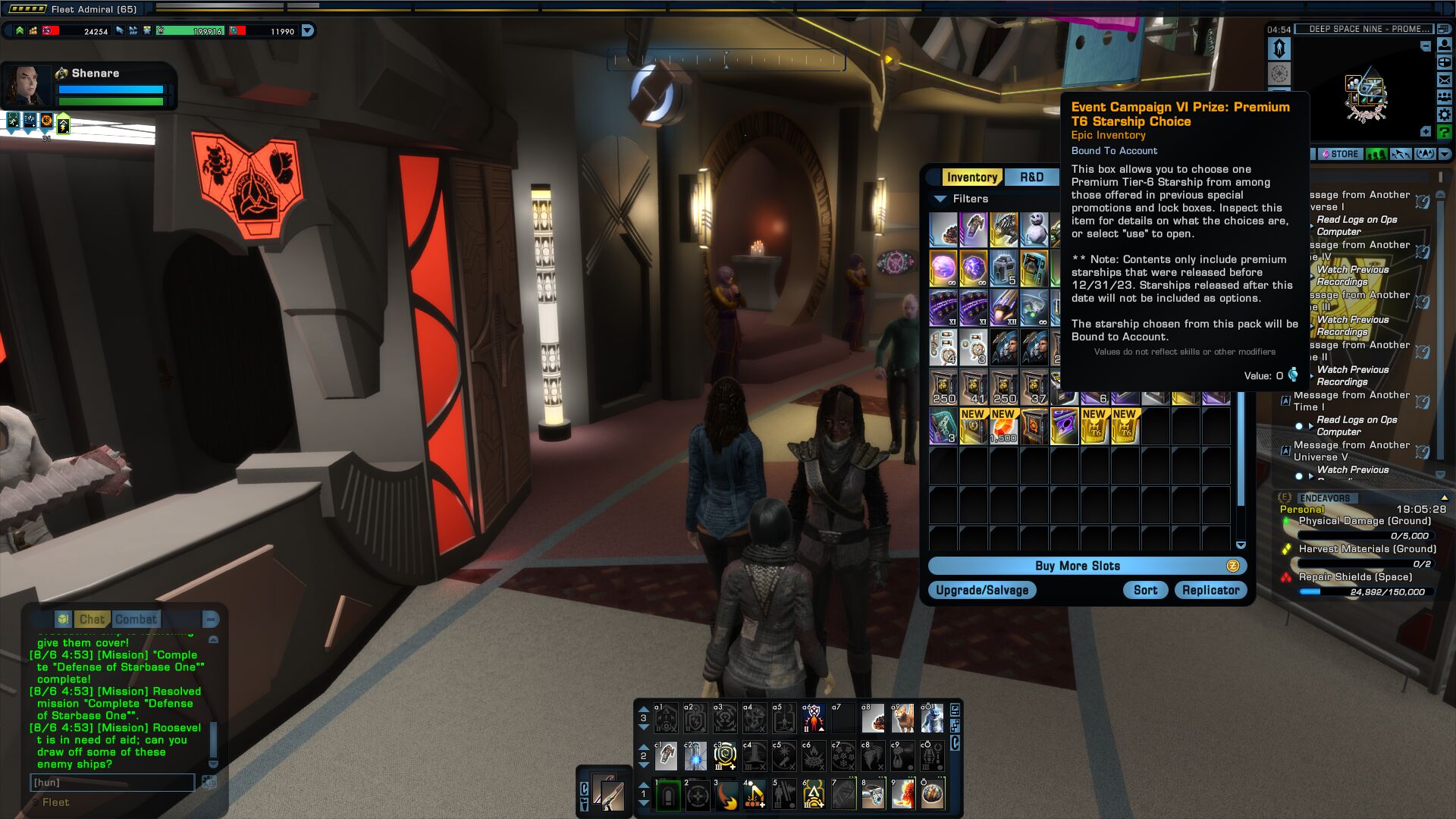Click the green help question mark

tap(1445, 132)
